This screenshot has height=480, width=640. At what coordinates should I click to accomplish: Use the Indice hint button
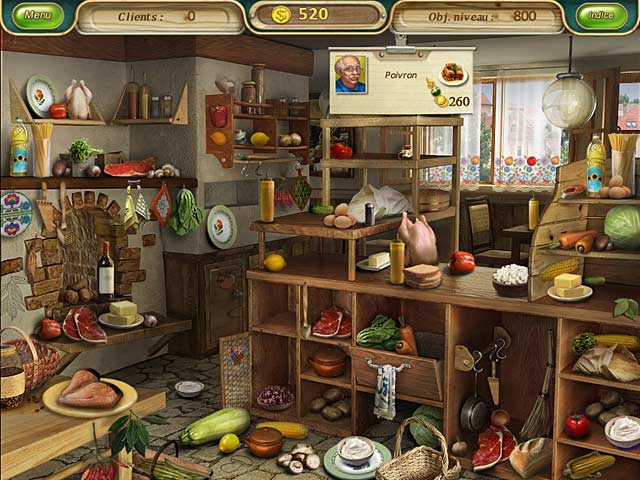[x=601, y=16]
